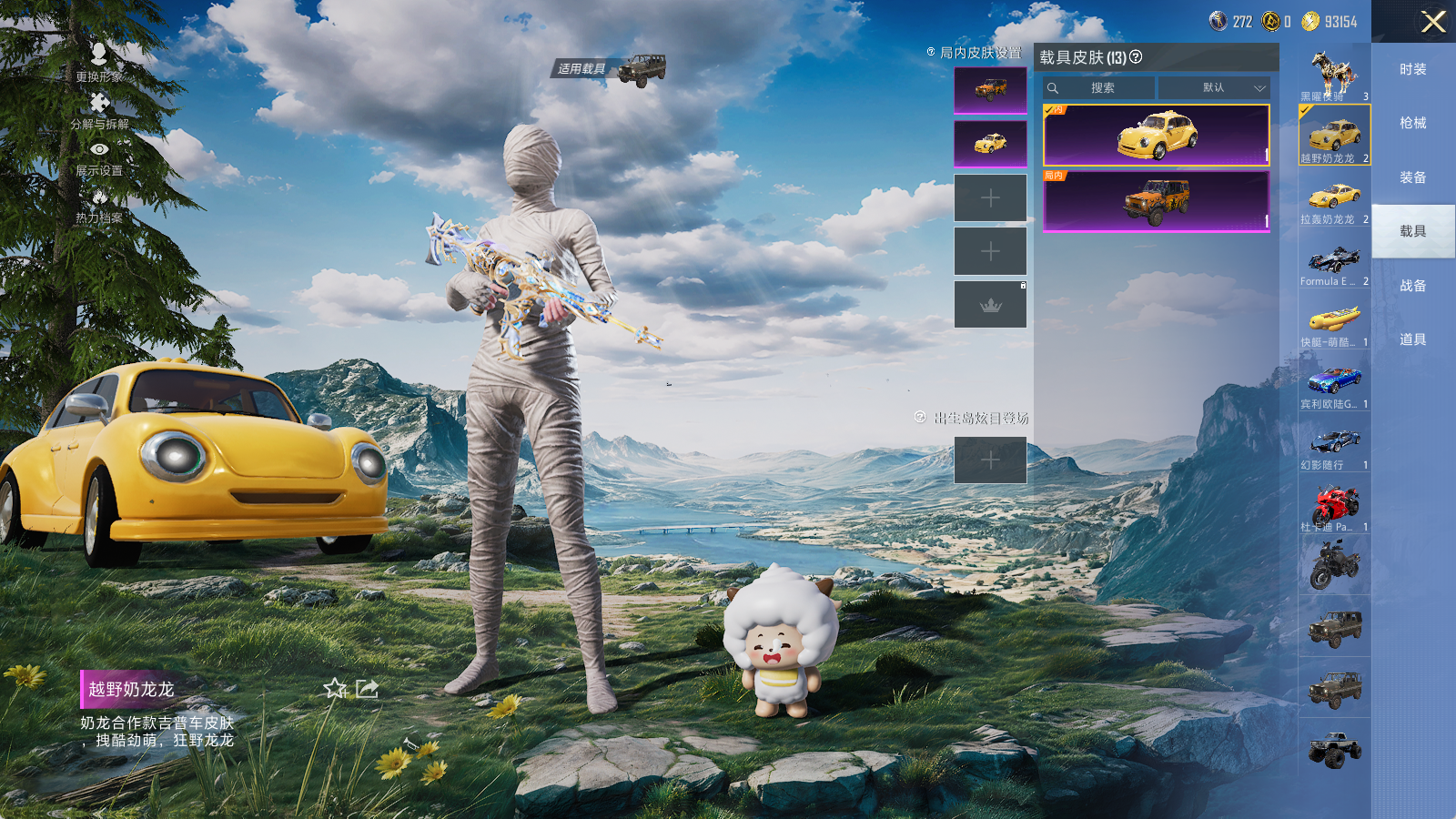Open the 装备 category tab

[1412, 177]
